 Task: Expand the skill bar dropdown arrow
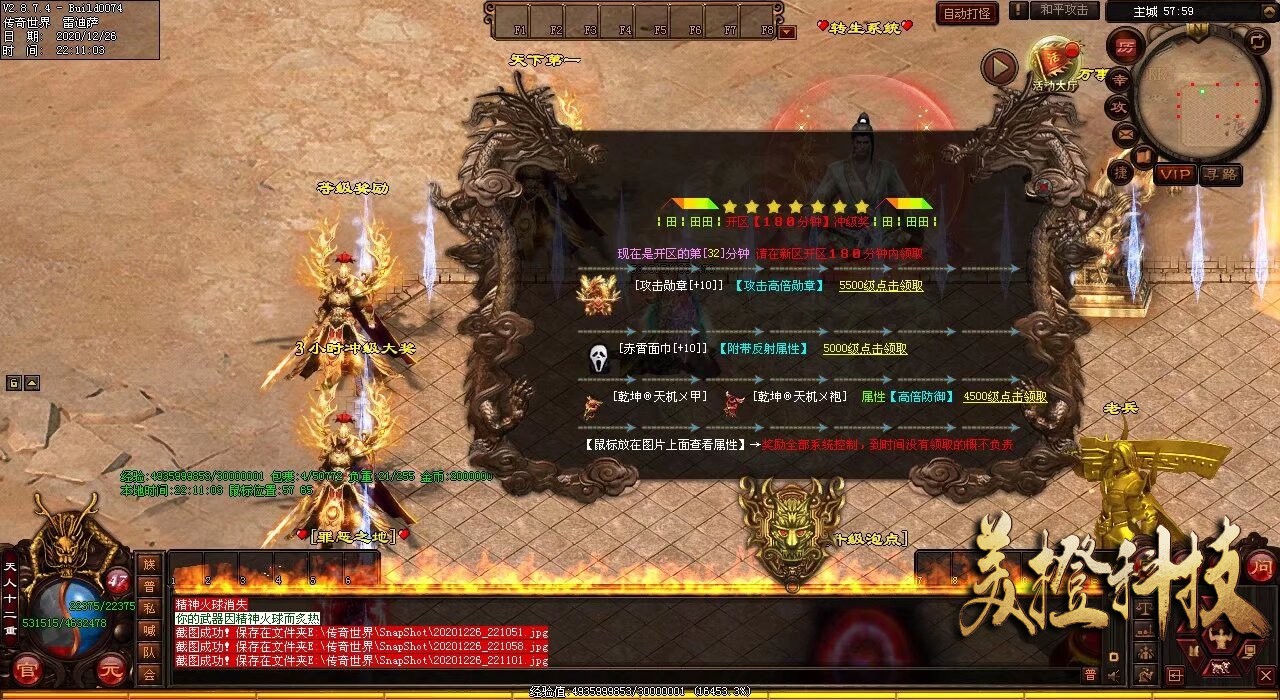pyautogui.click(x=788, y=32)
